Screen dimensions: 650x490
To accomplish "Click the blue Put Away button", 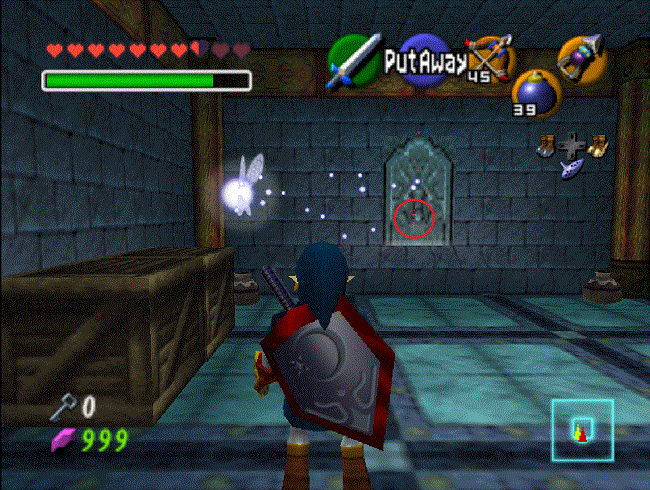I will tap(424, 62).
